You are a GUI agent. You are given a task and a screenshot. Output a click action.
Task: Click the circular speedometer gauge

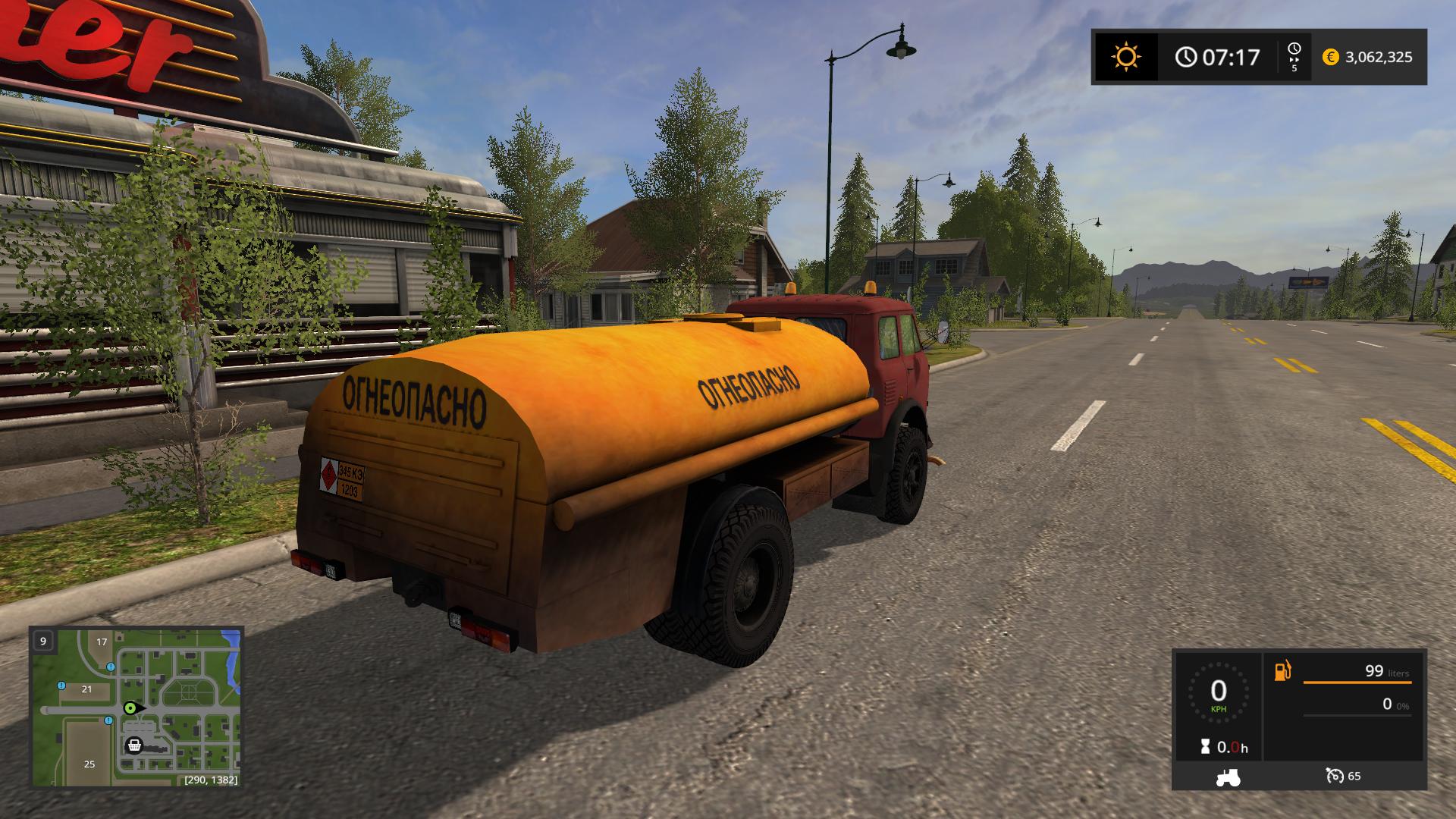coord(1218,693)
